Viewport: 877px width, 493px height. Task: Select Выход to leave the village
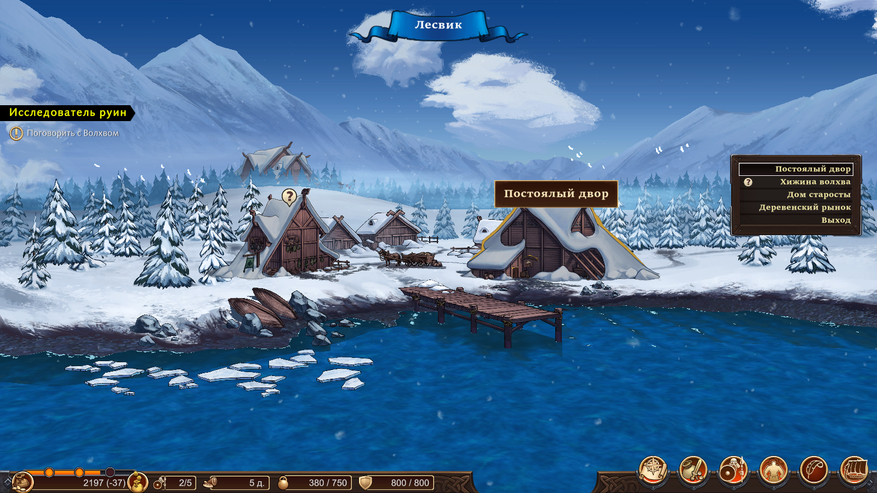click(836, 219)
